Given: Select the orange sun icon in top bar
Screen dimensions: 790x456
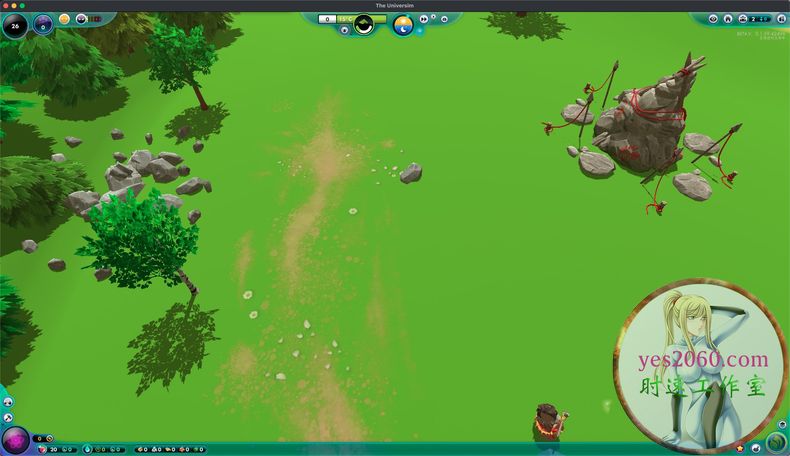Looking at the screenshot, I should coord(65,18).
